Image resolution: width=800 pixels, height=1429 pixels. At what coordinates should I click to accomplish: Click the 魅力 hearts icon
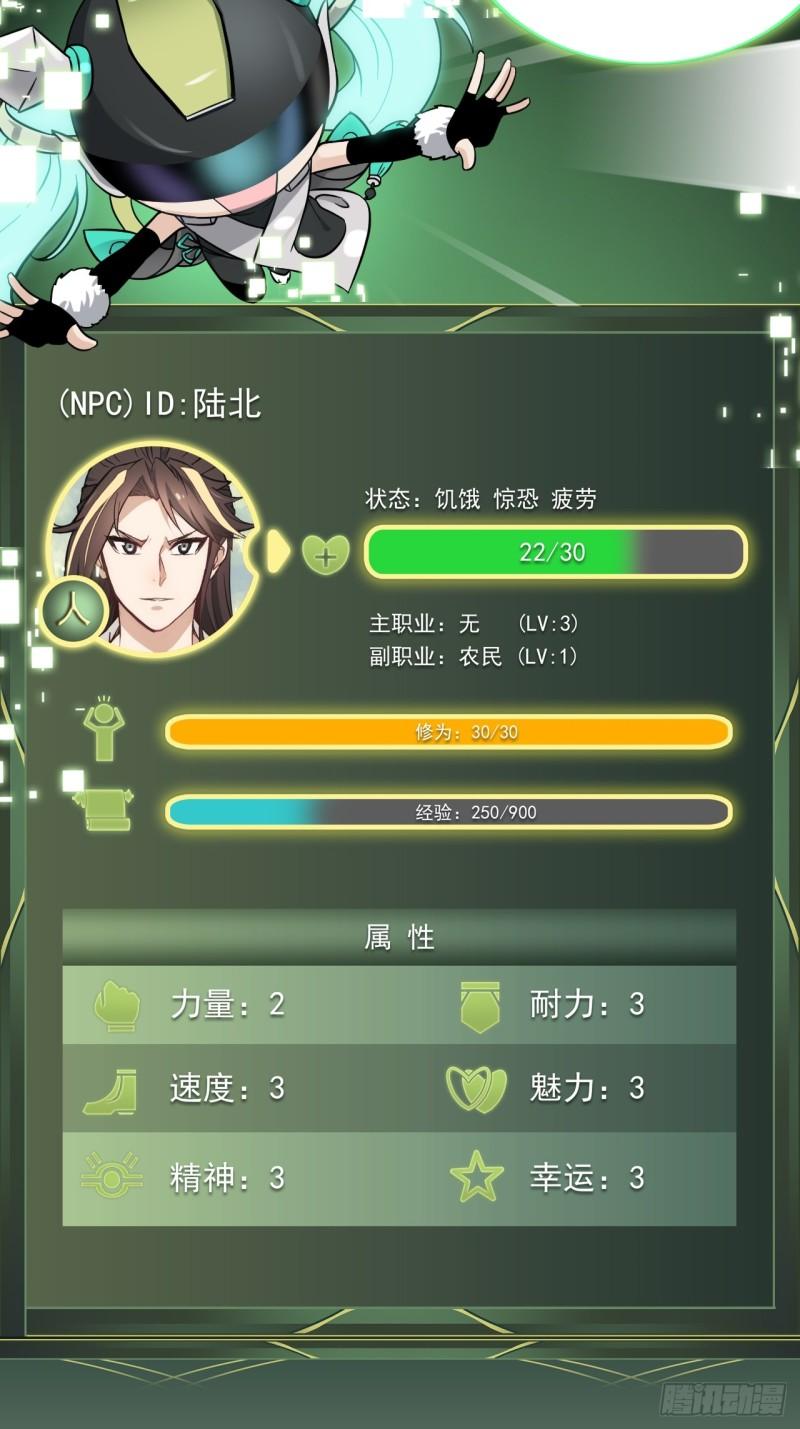(x=476, y=1089)
